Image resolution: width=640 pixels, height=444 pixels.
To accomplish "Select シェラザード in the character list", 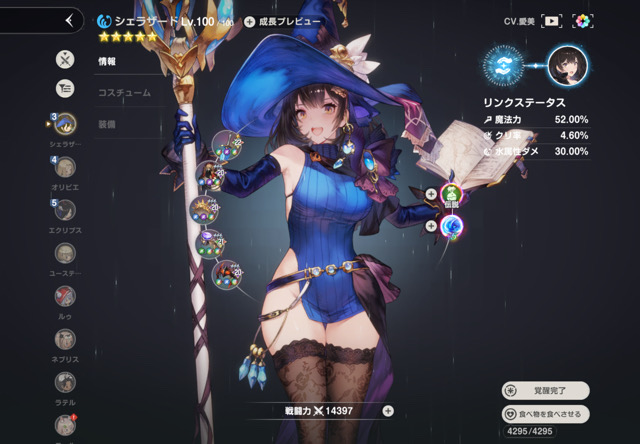I will [65, 124].
